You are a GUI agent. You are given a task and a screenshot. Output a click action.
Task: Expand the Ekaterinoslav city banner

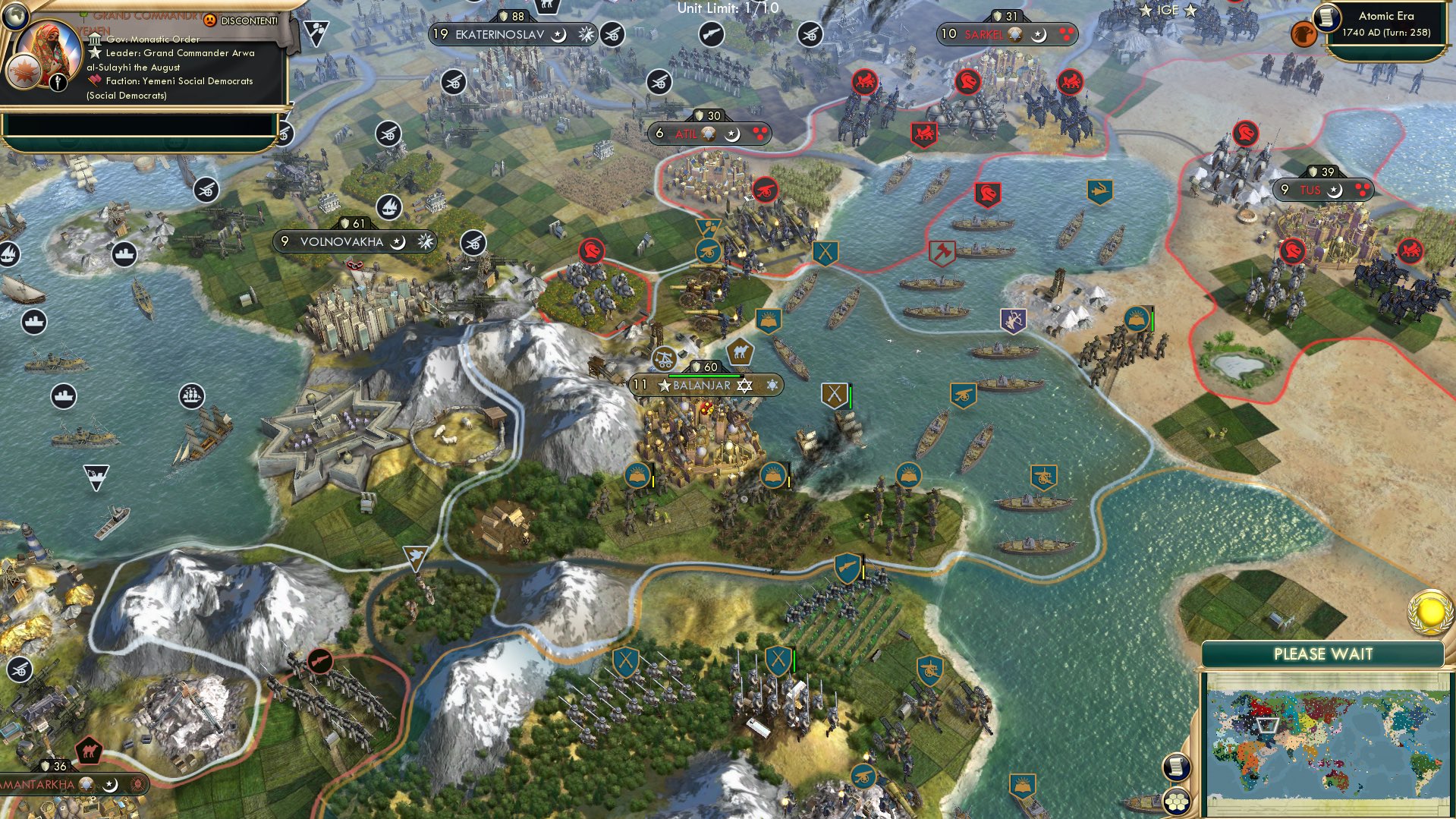[x=497, y=33]
